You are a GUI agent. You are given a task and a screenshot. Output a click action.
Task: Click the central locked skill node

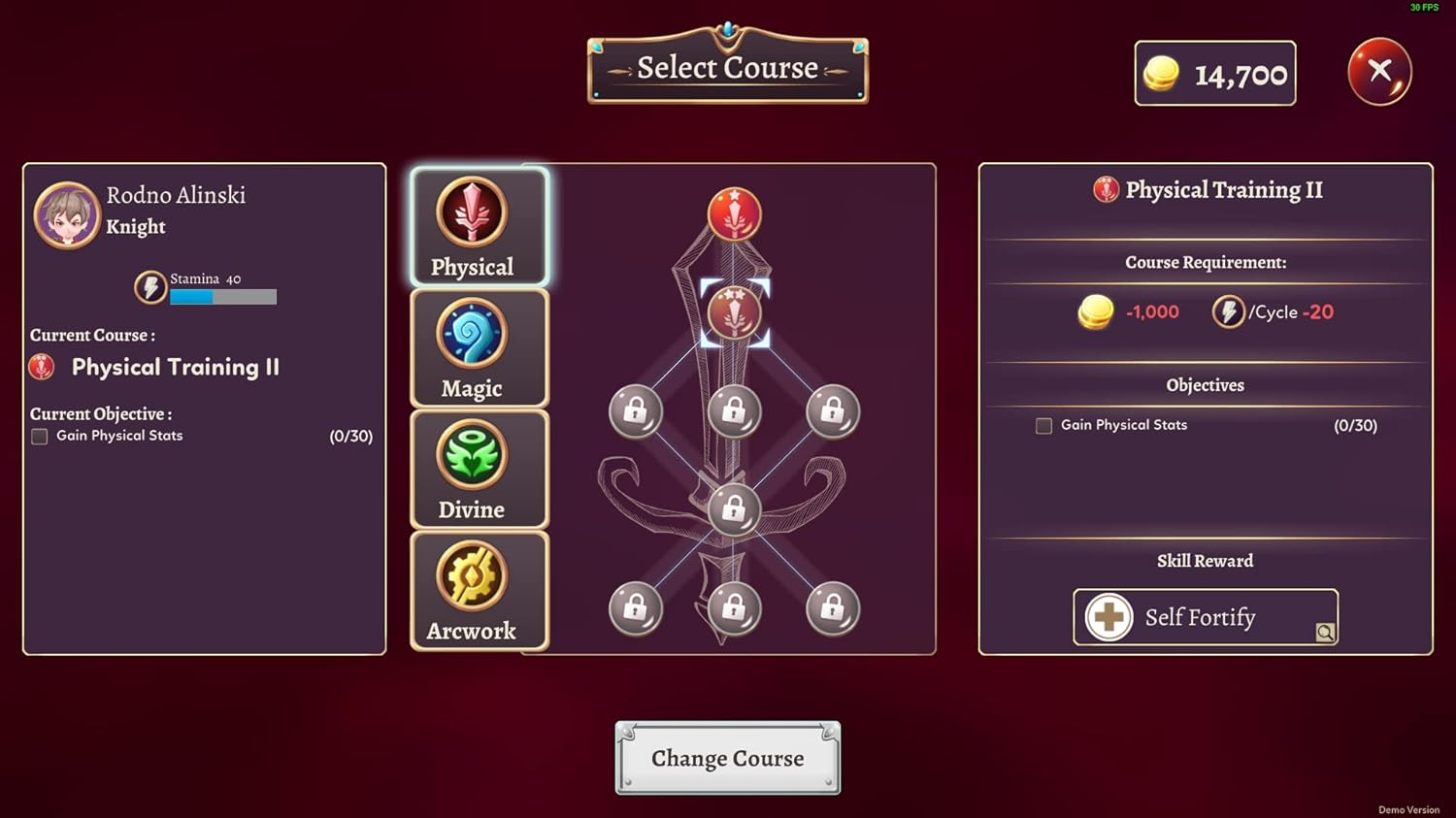click(x=735, y=509)
